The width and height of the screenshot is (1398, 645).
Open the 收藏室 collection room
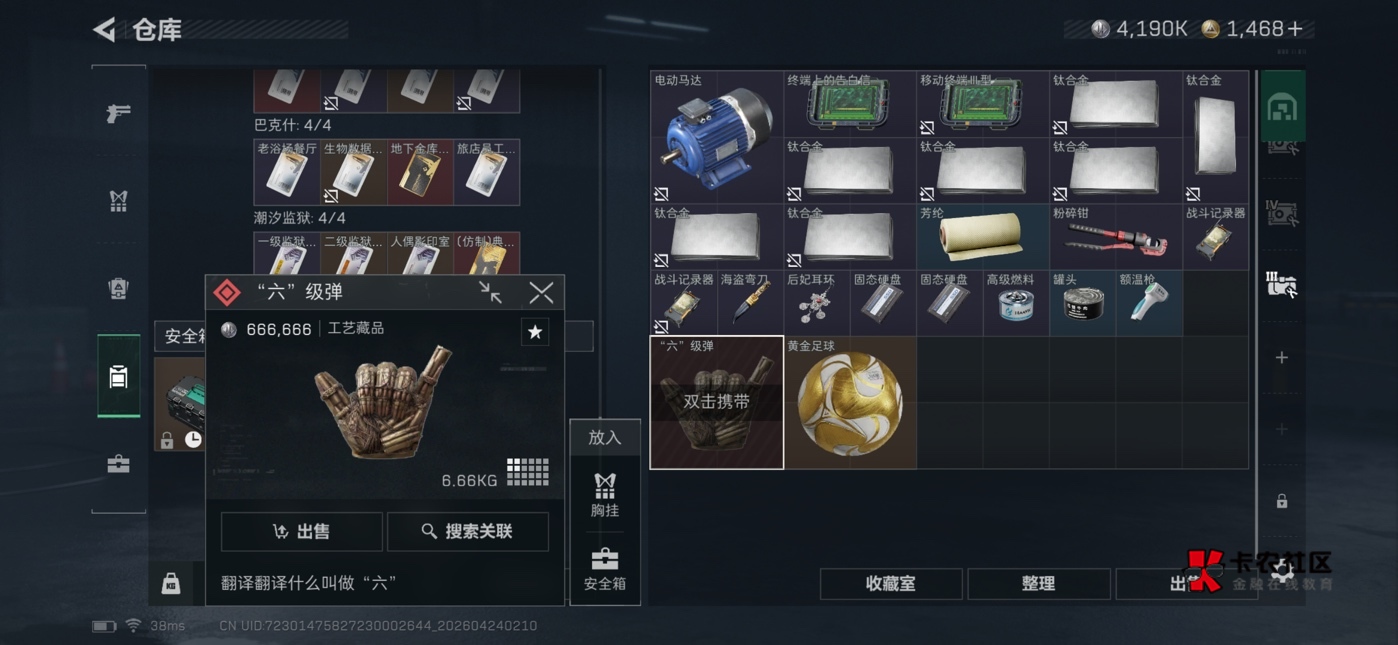890,583
